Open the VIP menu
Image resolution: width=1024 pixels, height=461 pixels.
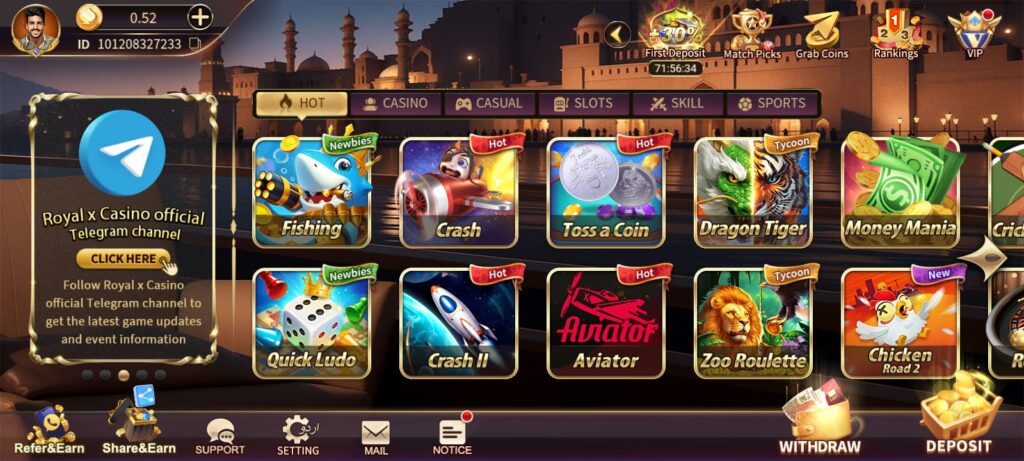pyautogui.click(x=973, y=34)
